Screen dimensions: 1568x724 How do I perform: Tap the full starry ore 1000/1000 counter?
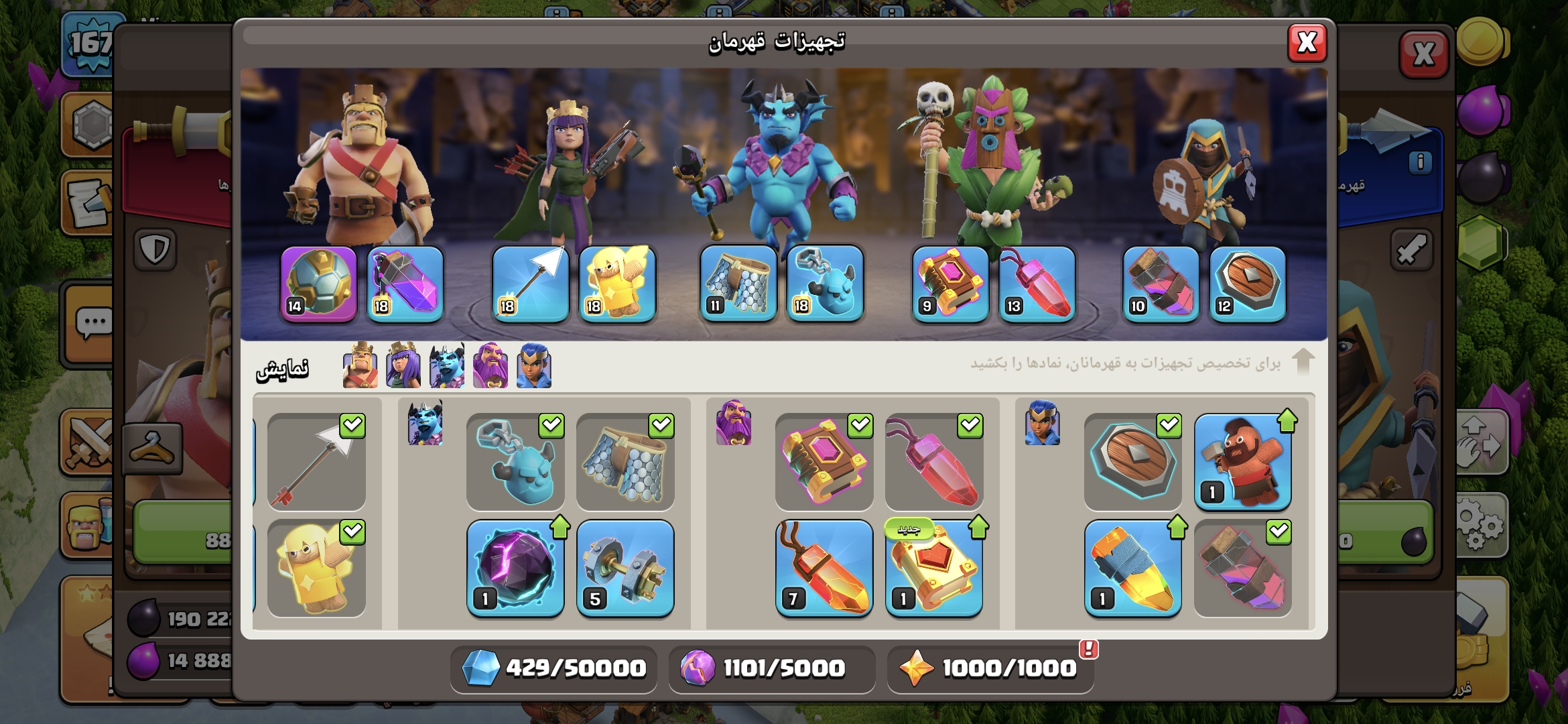coord(990,668)
